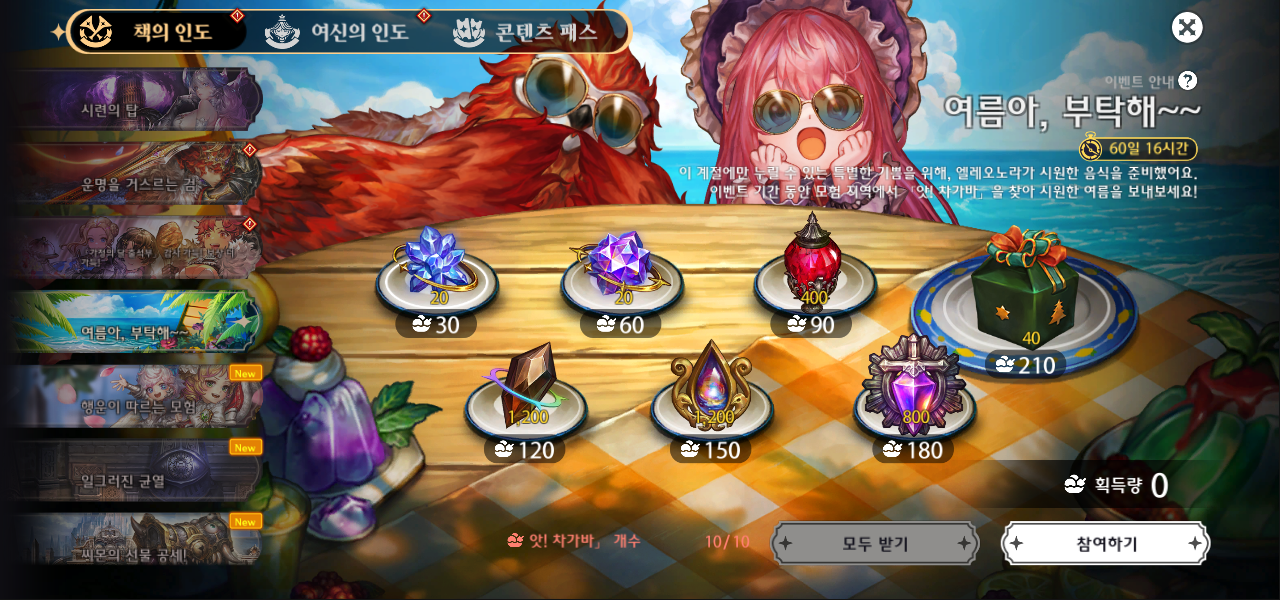Viewport: 1280px width, 600px height.
Task: Claim all rewards with 모두 받기
Action: pos(875,544)
